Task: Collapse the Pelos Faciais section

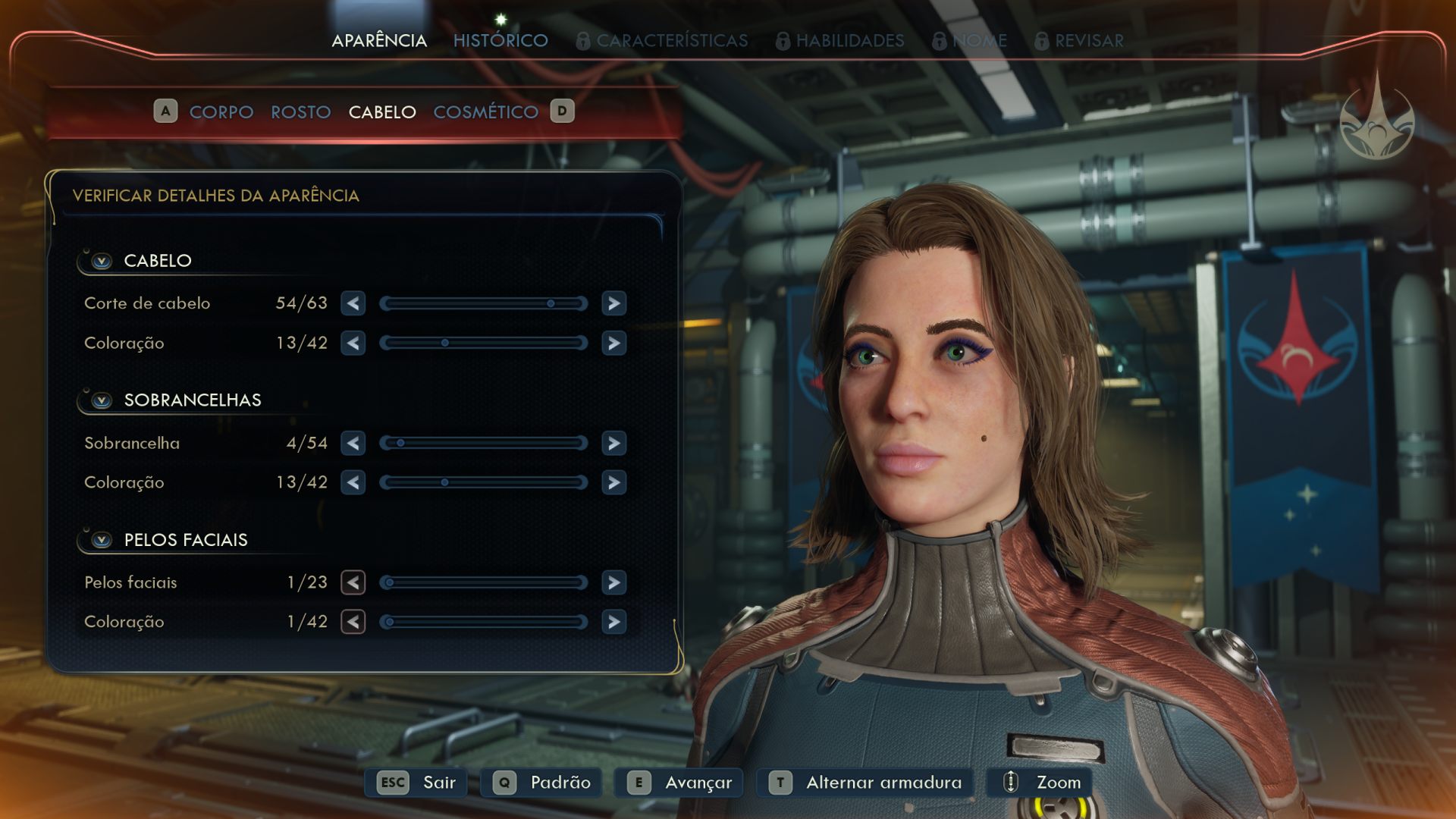Action: coord(102,540)
